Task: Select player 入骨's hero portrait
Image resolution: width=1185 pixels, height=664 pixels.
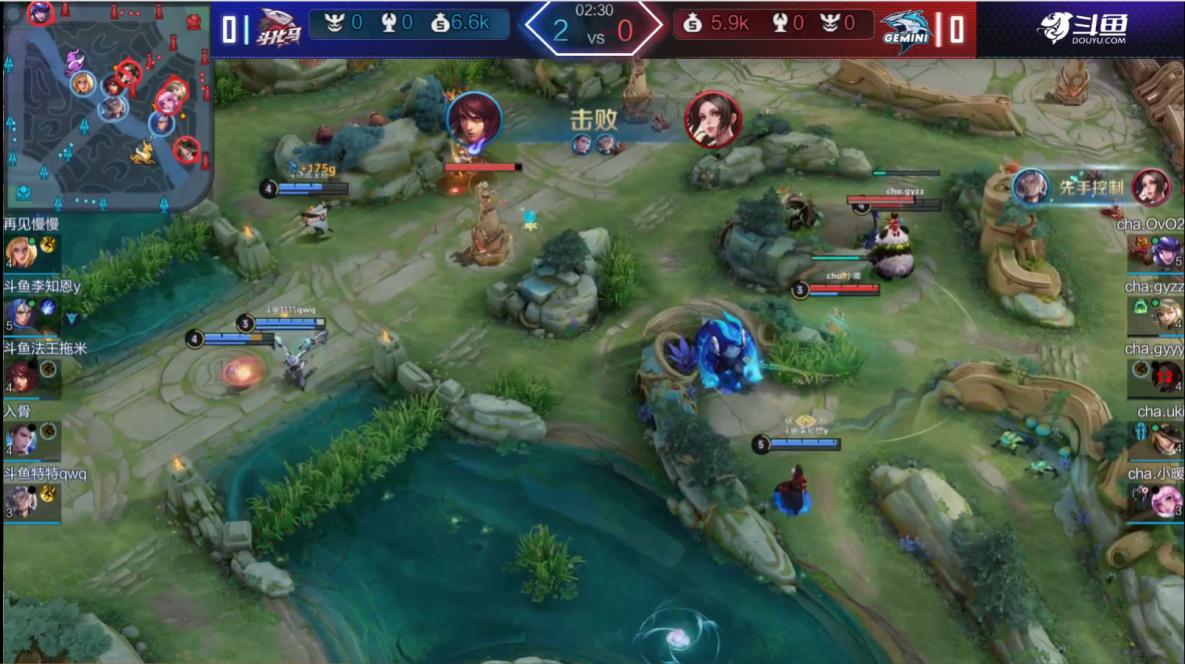Action: 21,439
